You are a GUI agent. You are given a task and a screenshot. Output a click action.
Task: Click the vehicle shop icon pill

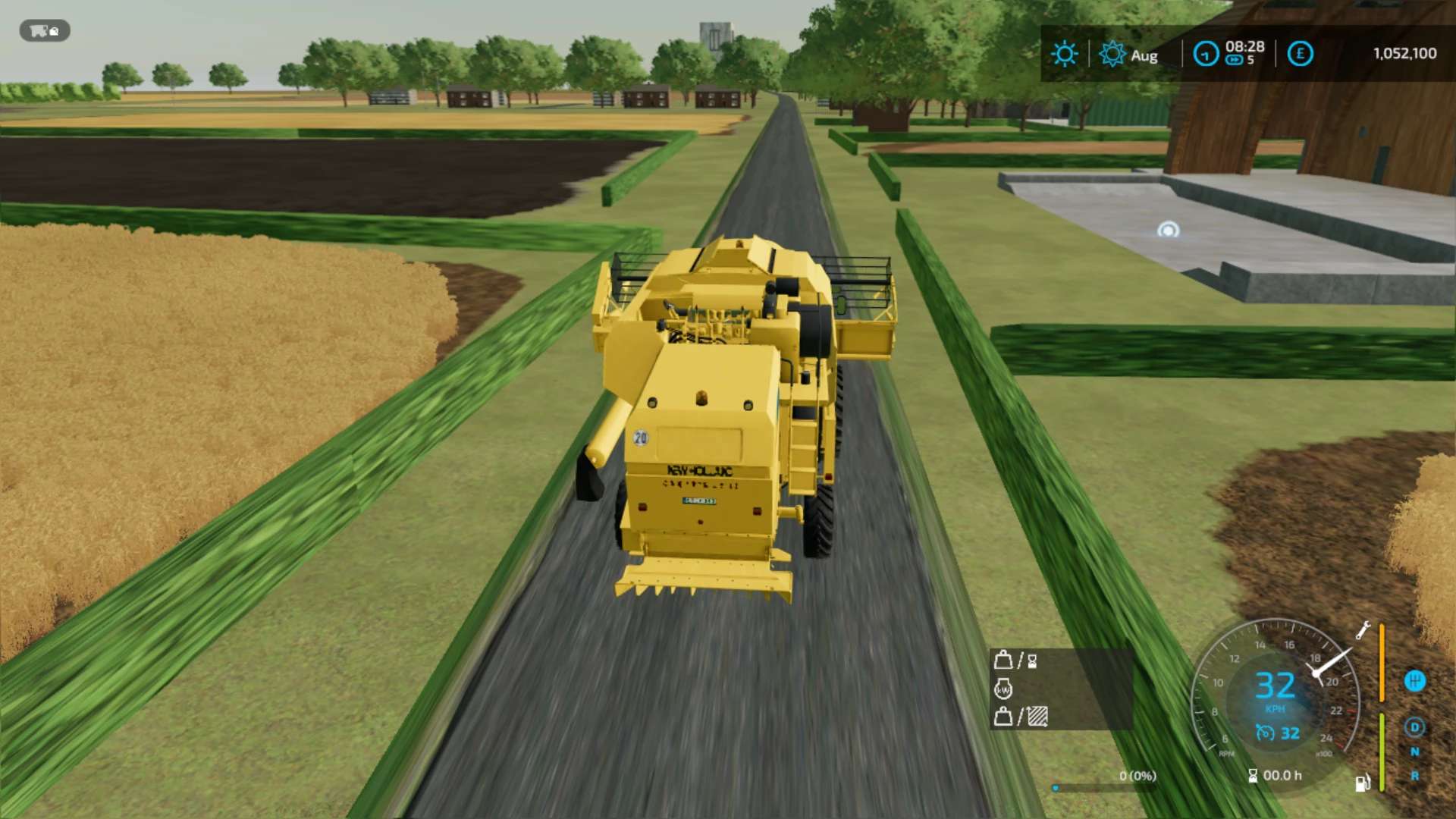(45, 31)
